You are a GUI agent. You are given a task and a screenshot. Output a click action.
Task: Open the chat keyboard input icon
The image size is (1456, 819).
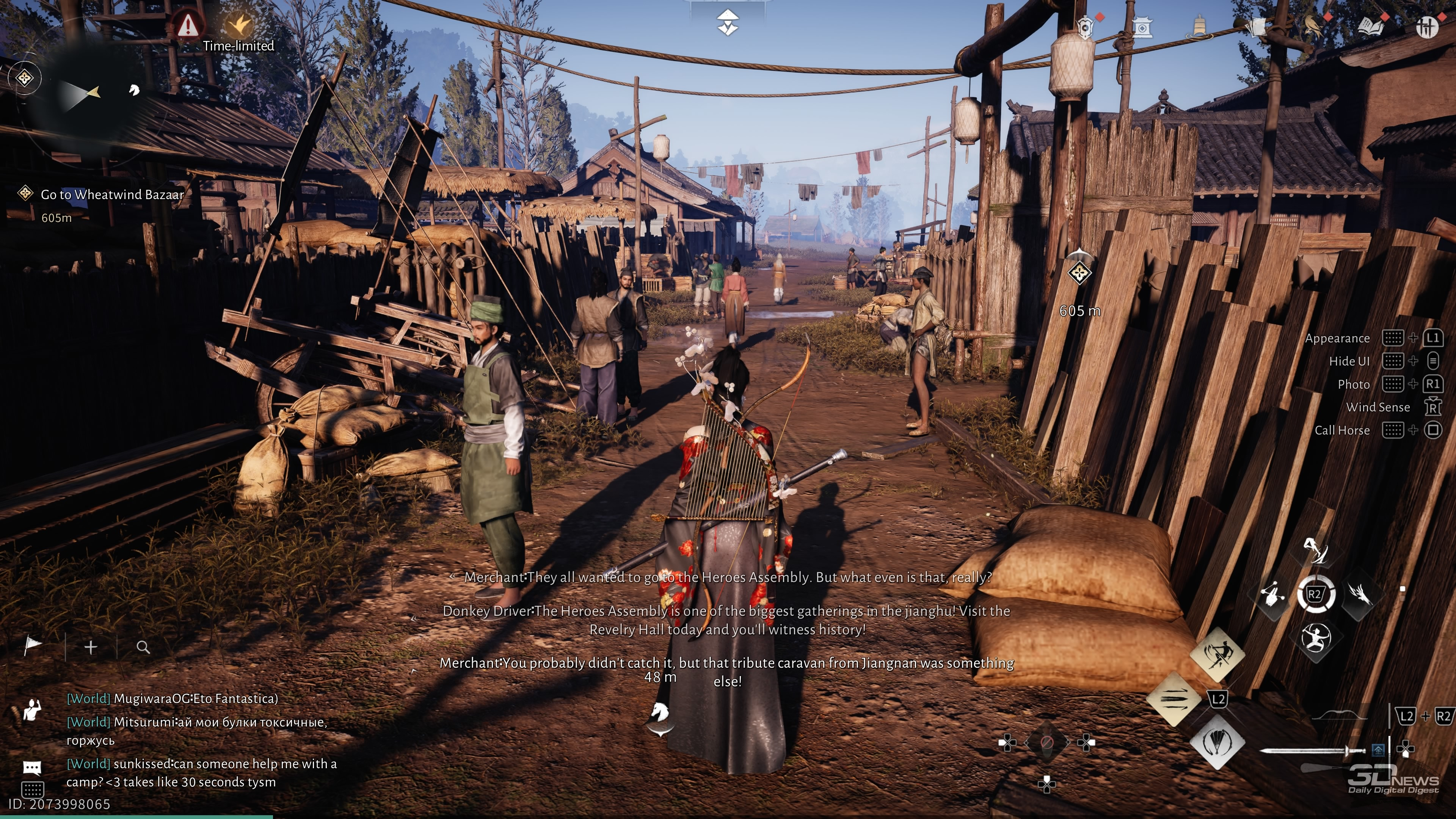[31, 789]
